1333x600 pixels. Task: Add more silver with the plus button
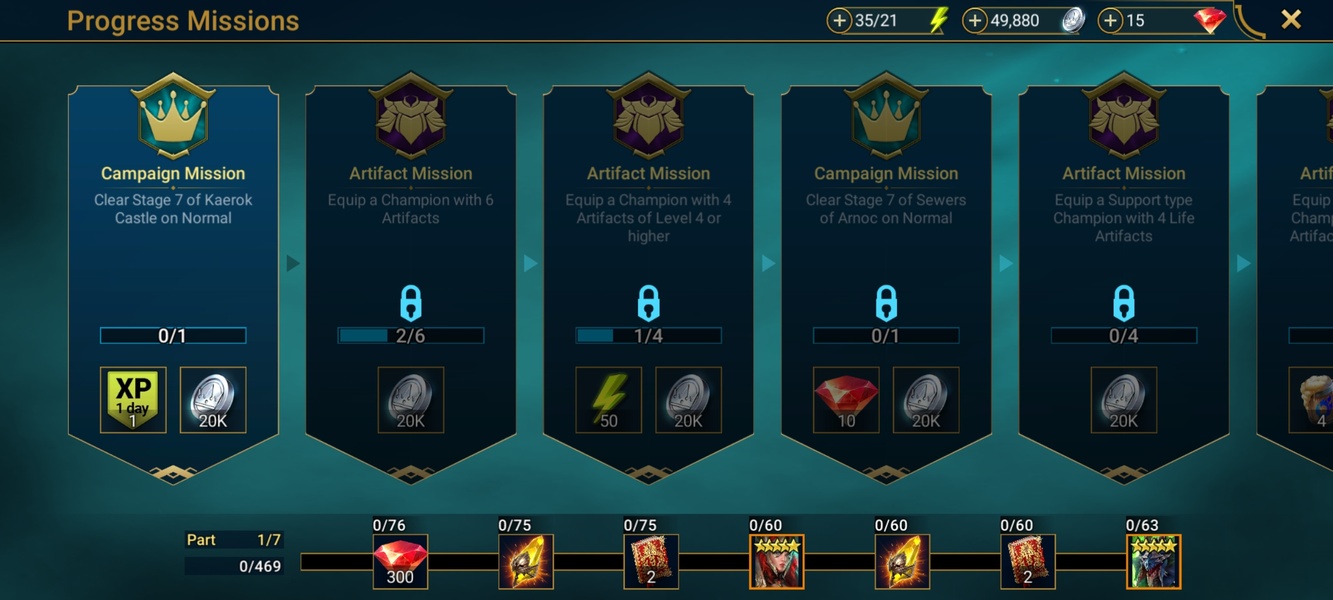pos(976,21)
